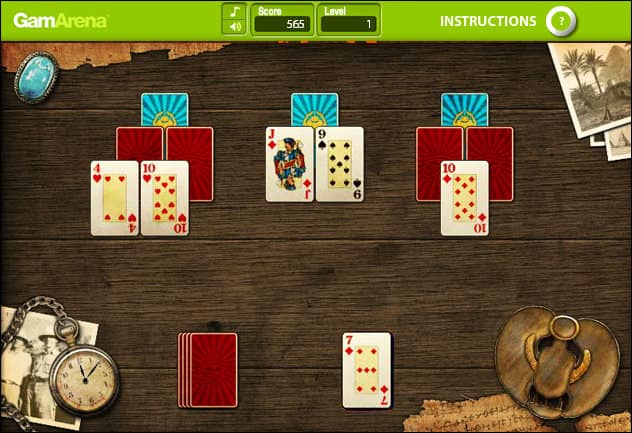This screenshot has height=433, width=632.
Task: Click the round question mark button
Action: tap(561, 20)
